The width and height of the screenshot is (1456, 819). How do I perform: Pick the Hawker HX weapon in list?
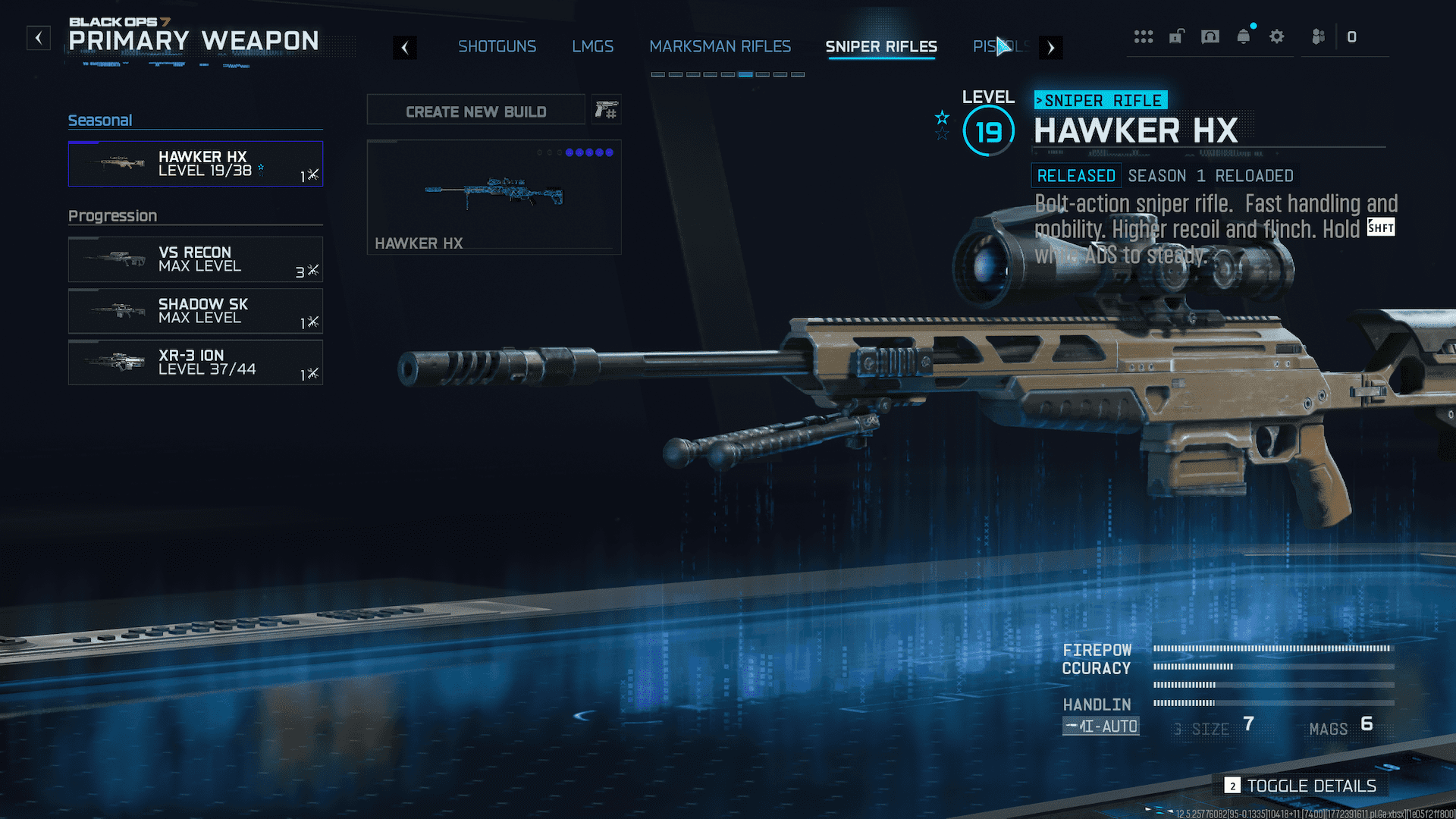[195, 164]
